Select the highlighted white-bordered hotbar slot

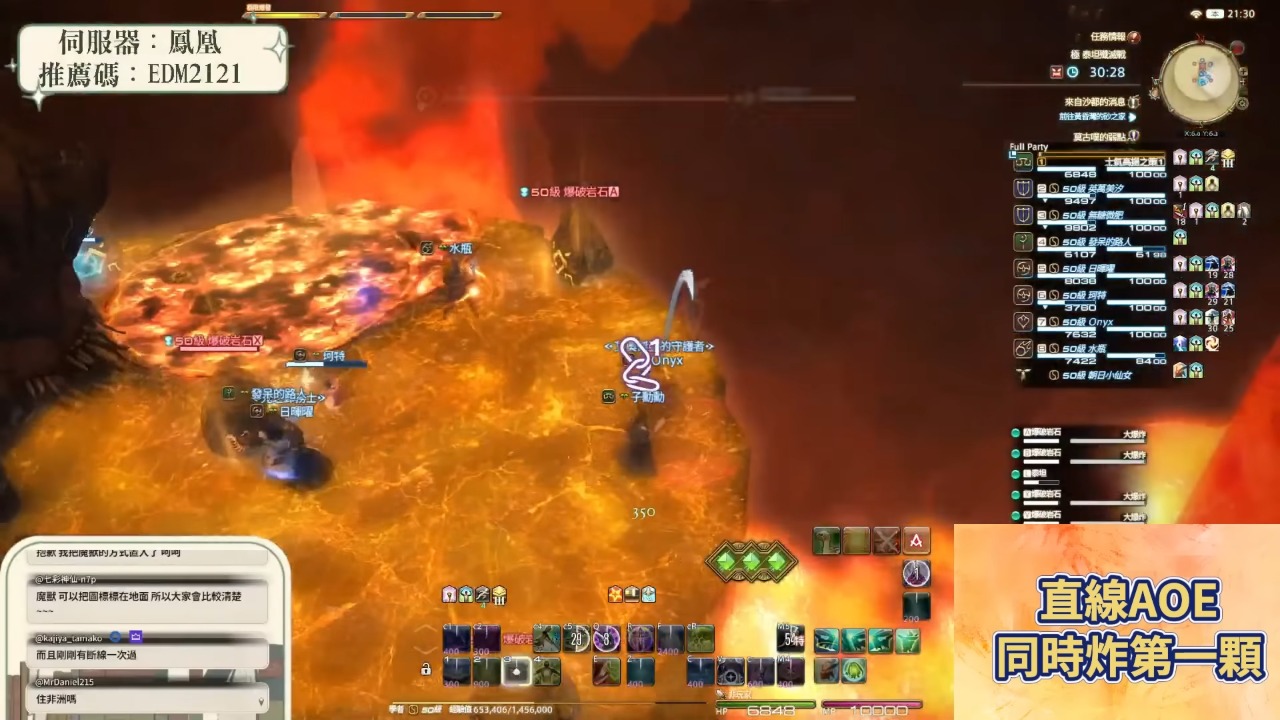click(516, 672)
